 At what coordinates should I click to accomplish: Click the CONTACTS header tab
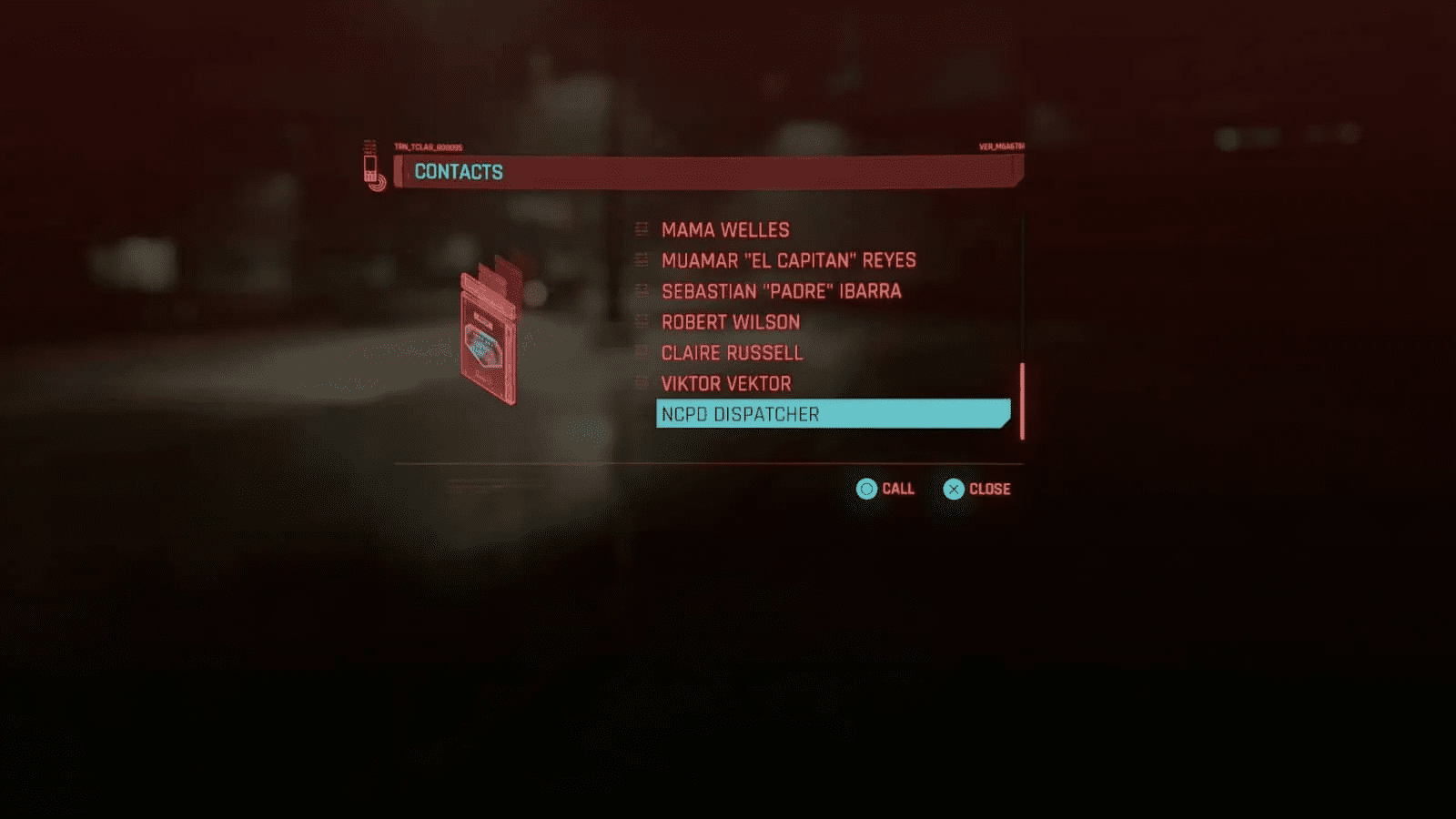click(459, 171)
